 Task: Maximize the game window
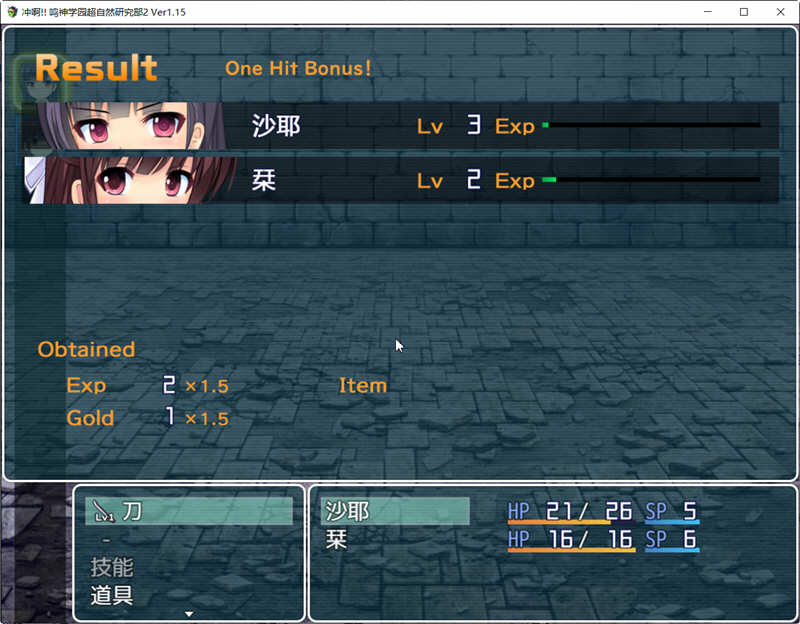pos(743,12)
